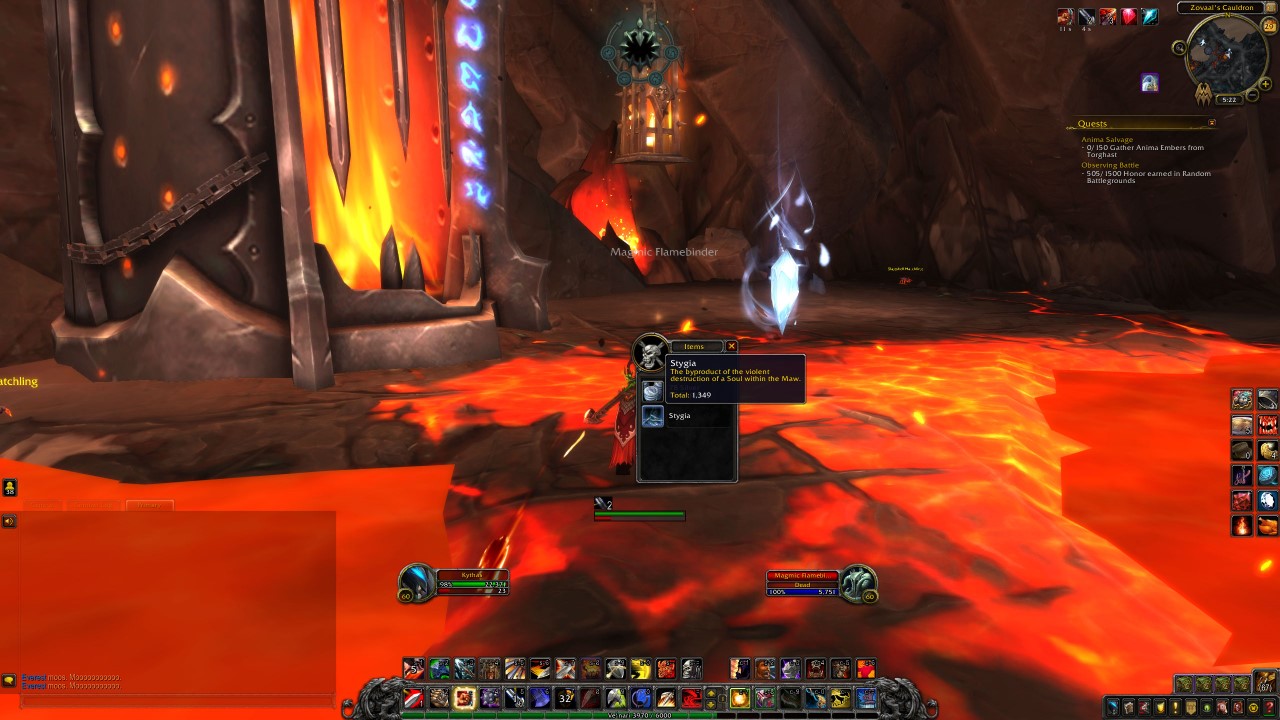Toggle chat sound with the speaker icon

tap(9, 519)
